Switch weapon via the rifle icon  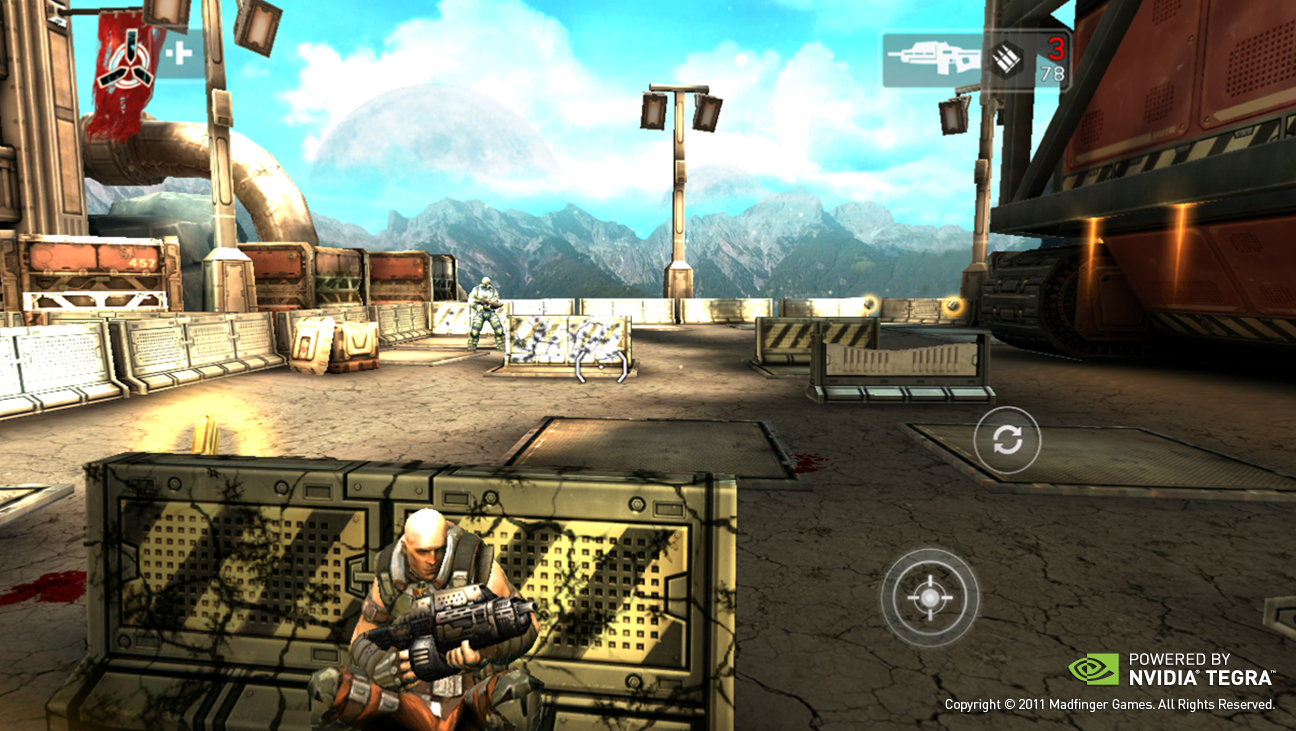[x=935, y=59]
